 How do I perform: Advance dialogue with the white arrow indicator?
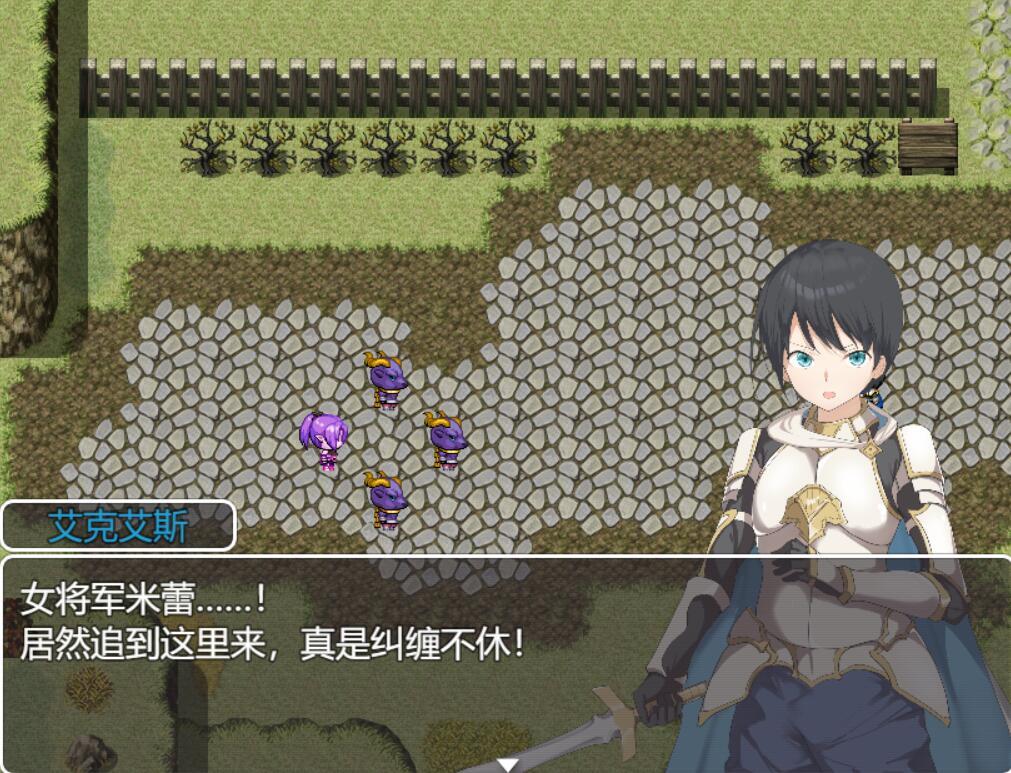pyautogui.click(x=508, y=765)
